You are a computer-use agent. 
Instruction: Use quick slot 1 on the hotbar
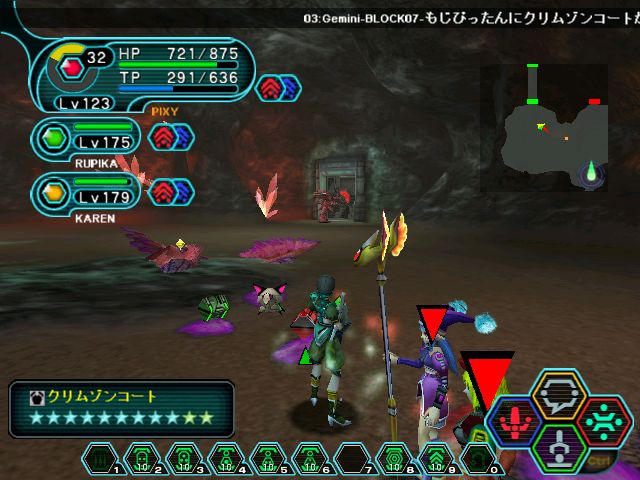(102, 458)
